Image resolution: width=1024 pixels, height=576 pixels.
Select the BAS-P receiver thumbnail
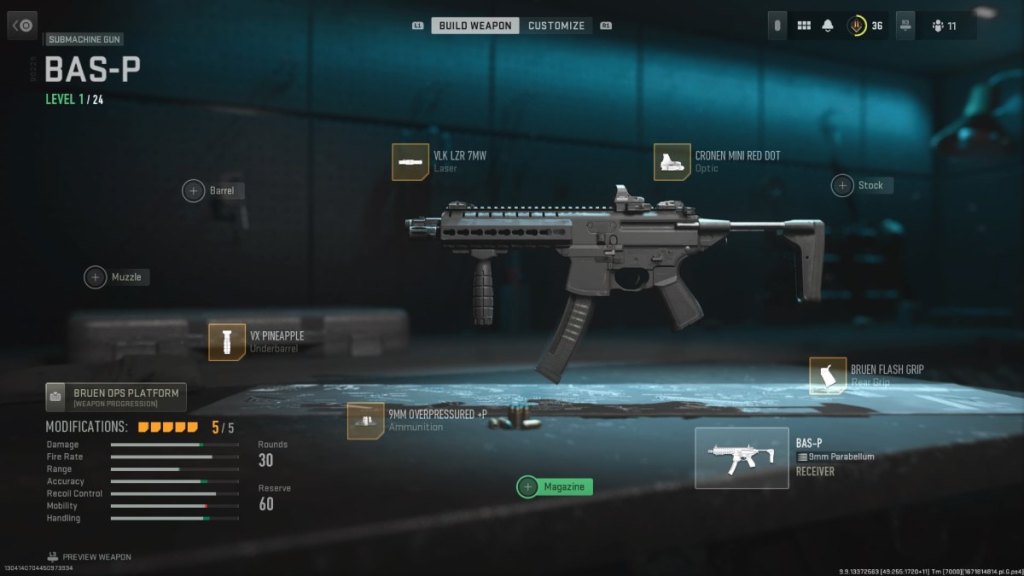point(741,458)
